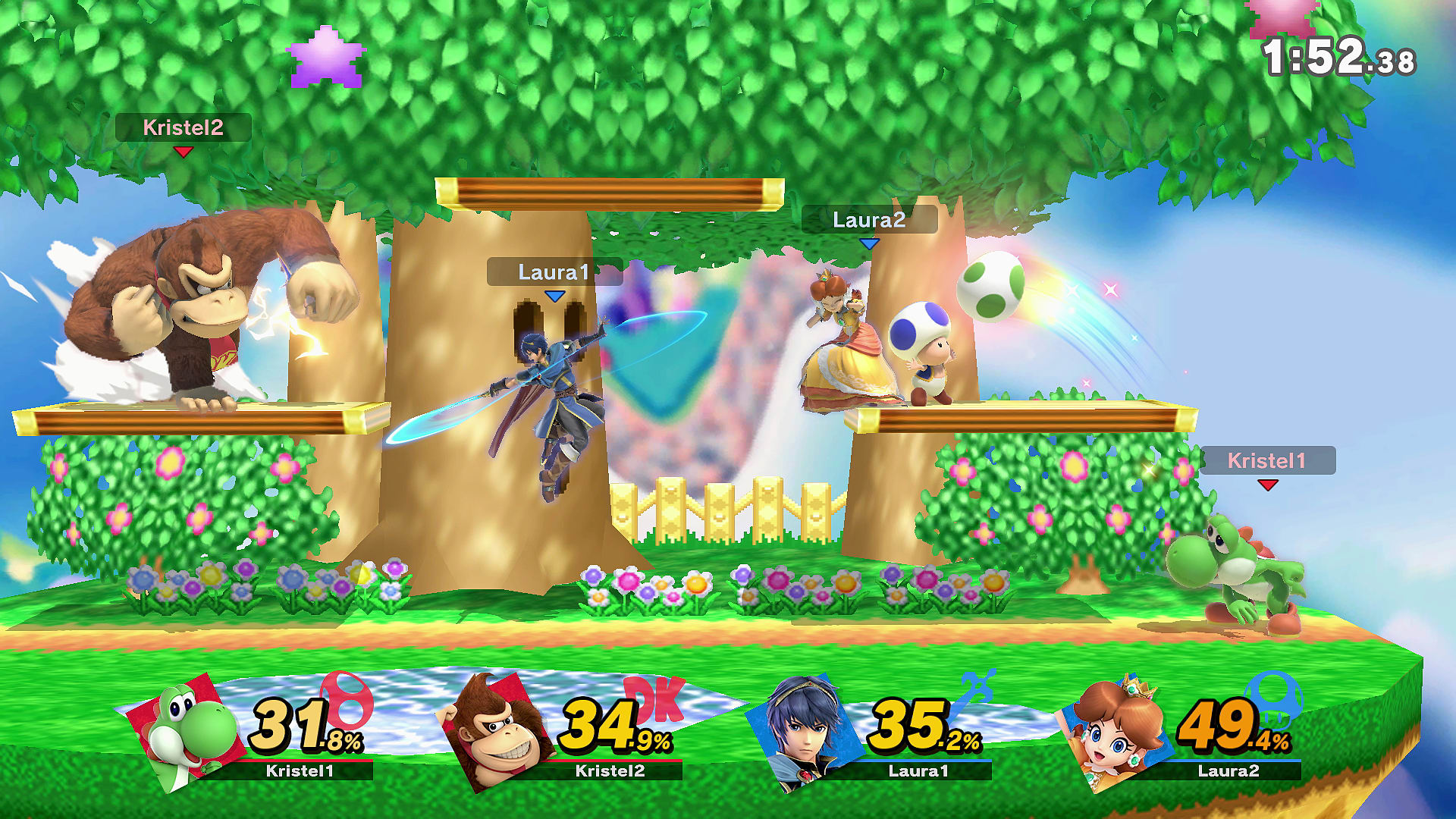
Task: Click the Laura2 name tag above Daisy
Action: tap(869, 220)
